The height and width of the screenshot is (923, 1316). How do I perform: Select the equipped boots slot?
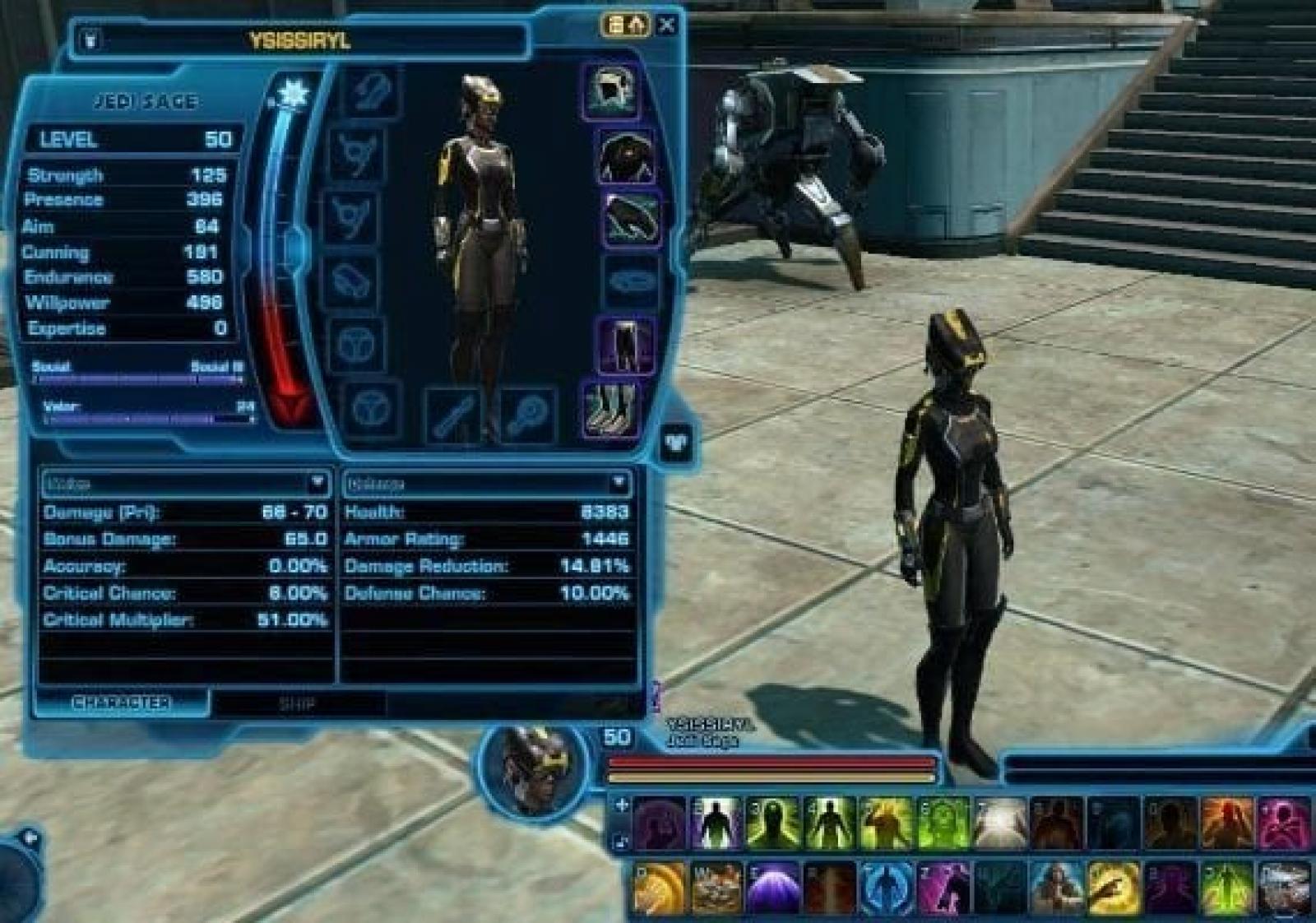pos(610,408)
